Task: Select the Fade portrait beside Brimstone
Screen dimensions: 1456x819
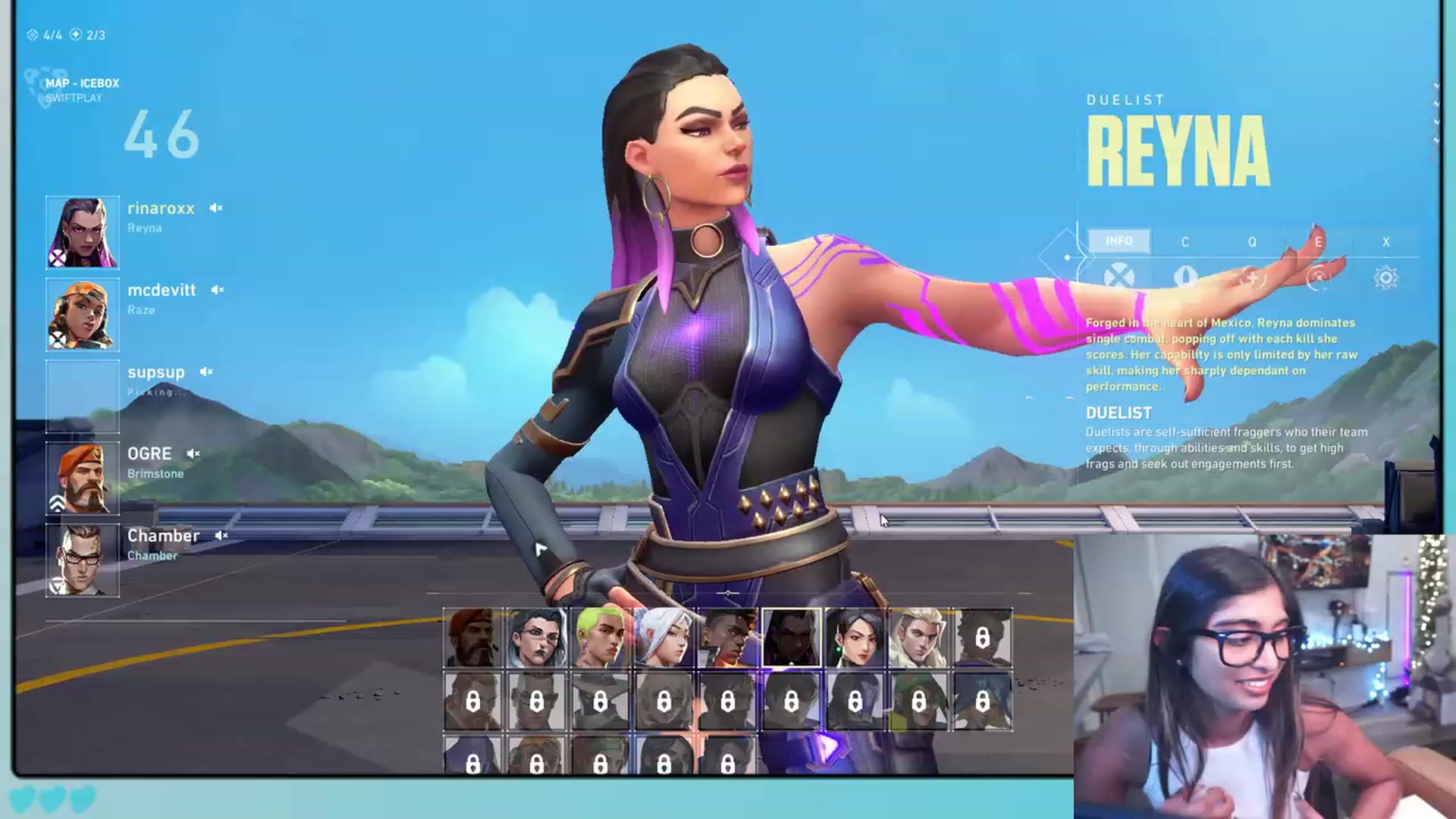Action: pos(536,638)
